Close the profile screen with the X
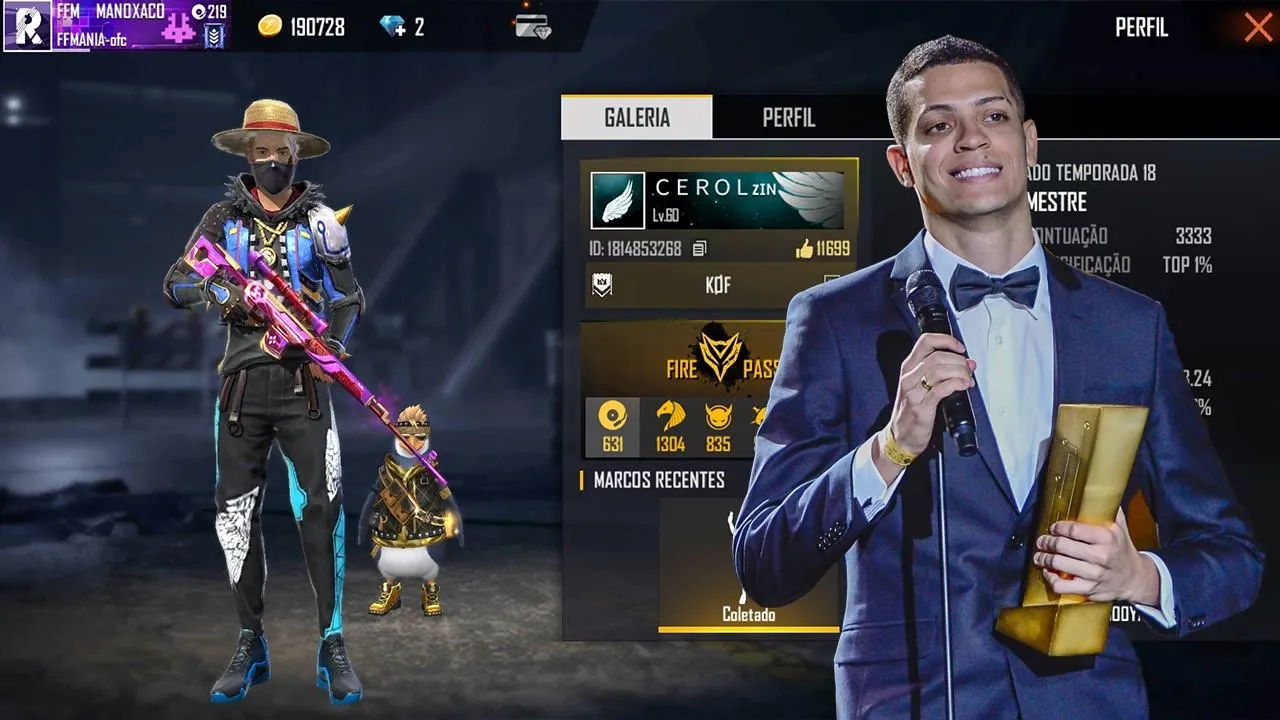 (1257, 27)
